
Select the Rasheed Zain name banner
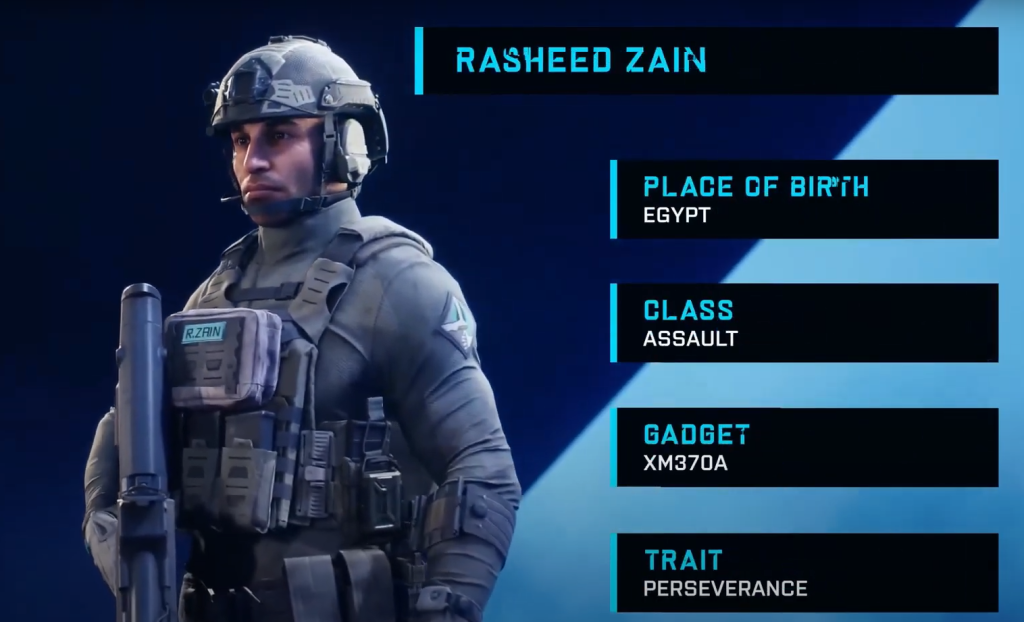click(x=706, y=61)
